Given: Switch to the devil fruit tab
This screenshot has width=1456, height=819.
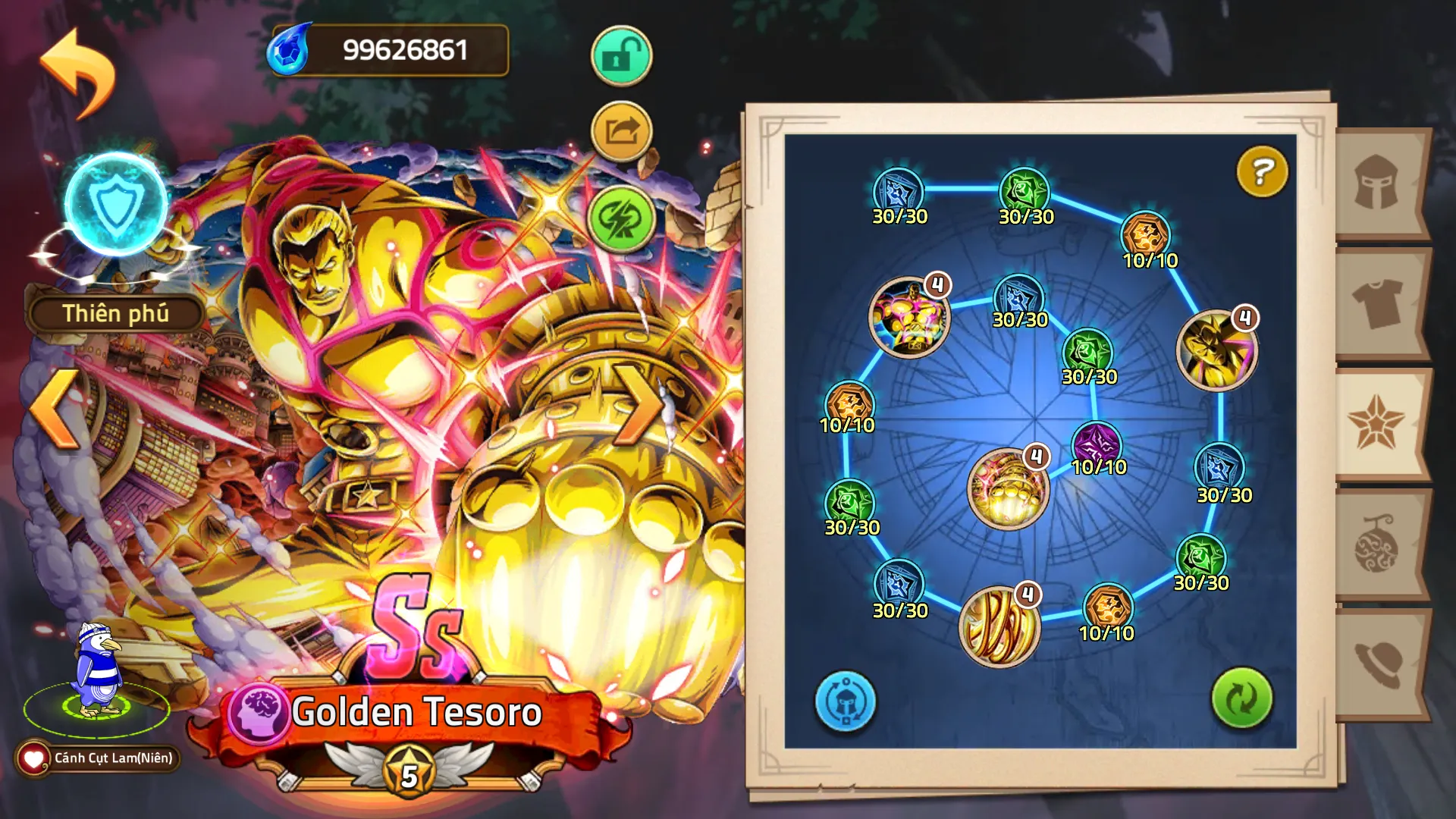Looking at the screenshot, I should [1377, 544].
